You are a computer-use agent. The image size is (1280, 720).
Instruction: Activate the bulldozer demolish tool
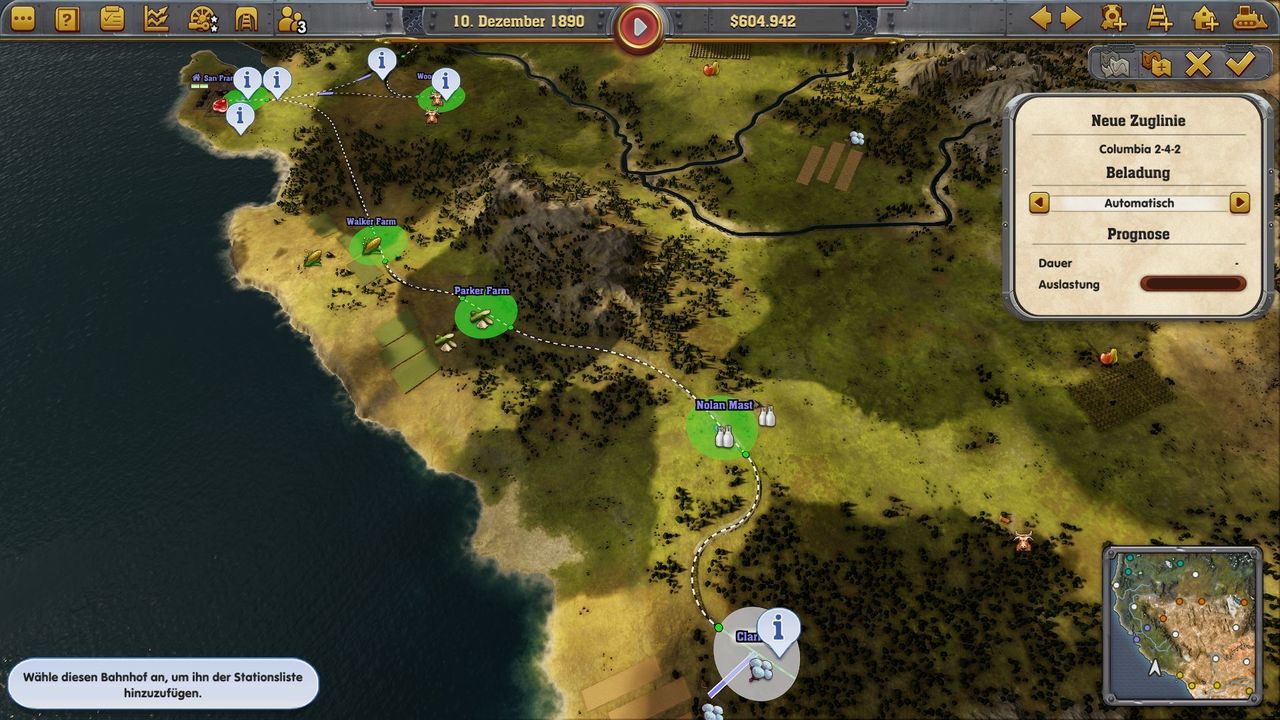click(1249, 18)
